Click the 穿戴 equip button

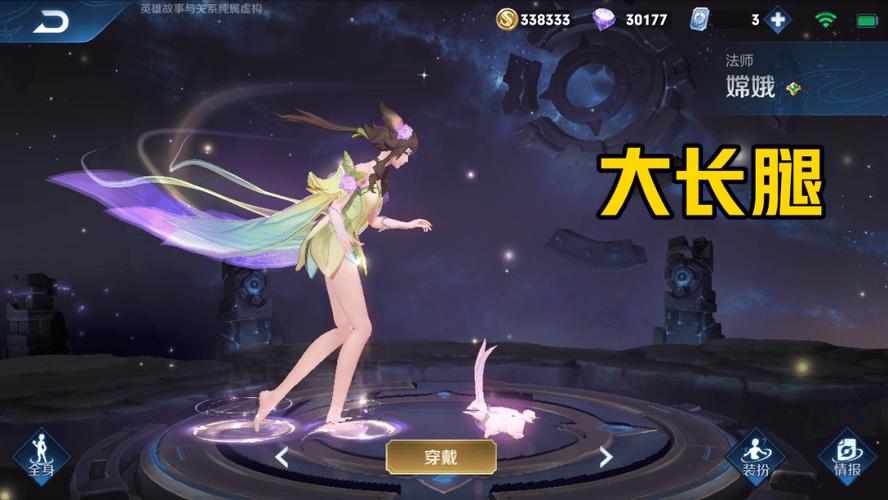pyautogui.click(x=441, y=457)
